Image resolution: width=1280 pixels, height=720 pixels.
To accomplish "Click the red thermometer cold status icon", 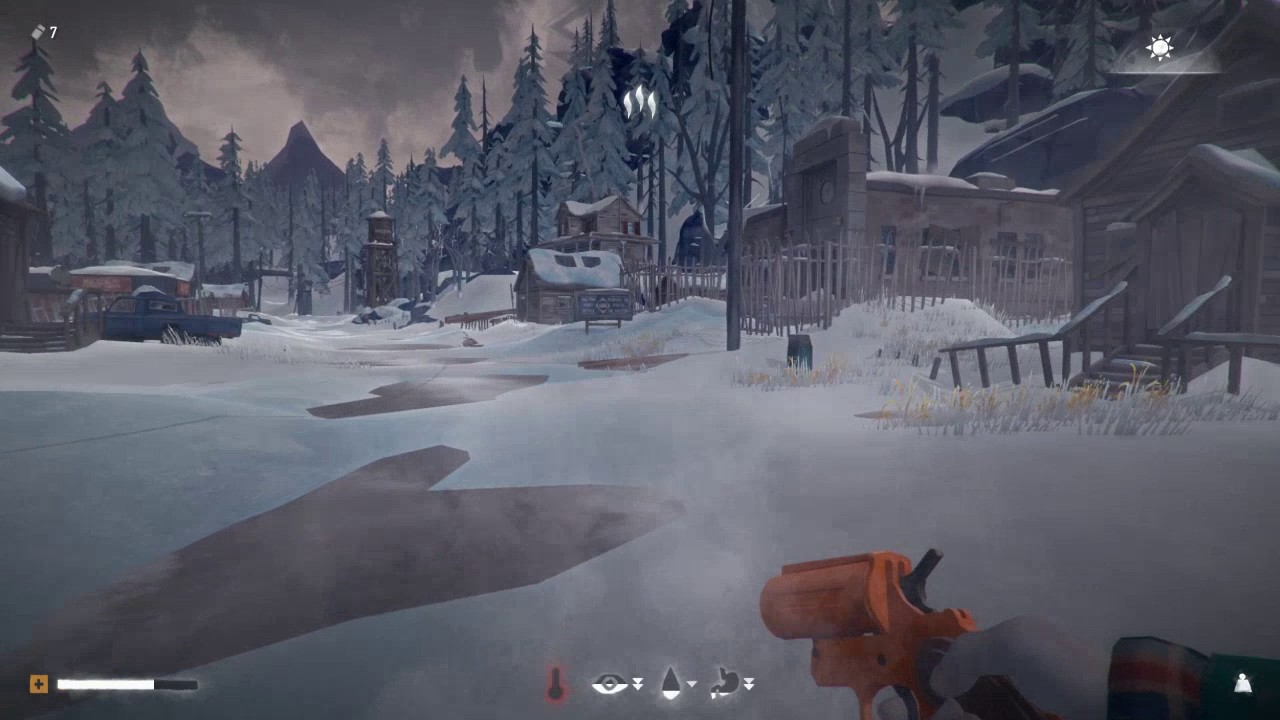I will click(x=556, y=684).
